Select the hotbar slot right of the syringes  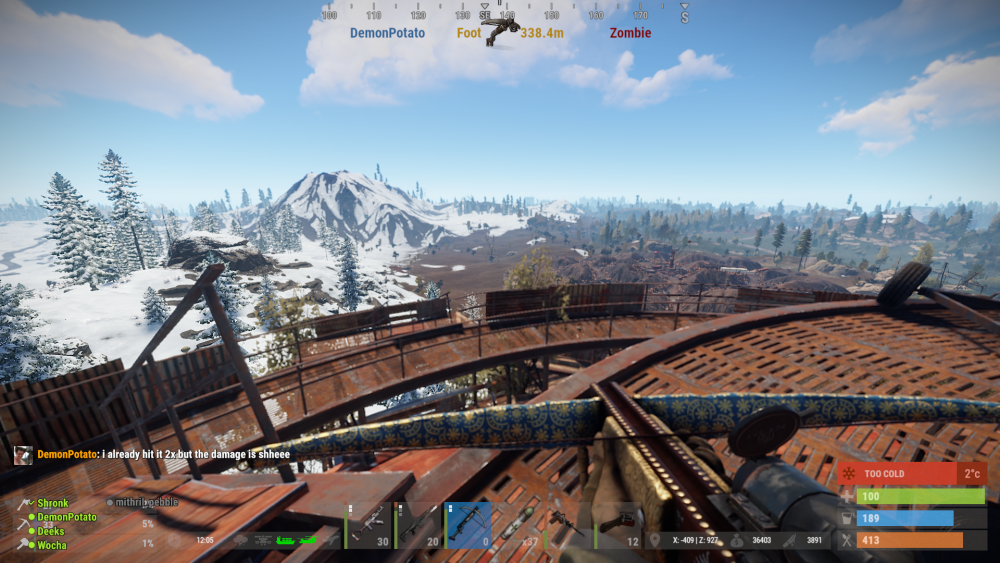point(568,526)
